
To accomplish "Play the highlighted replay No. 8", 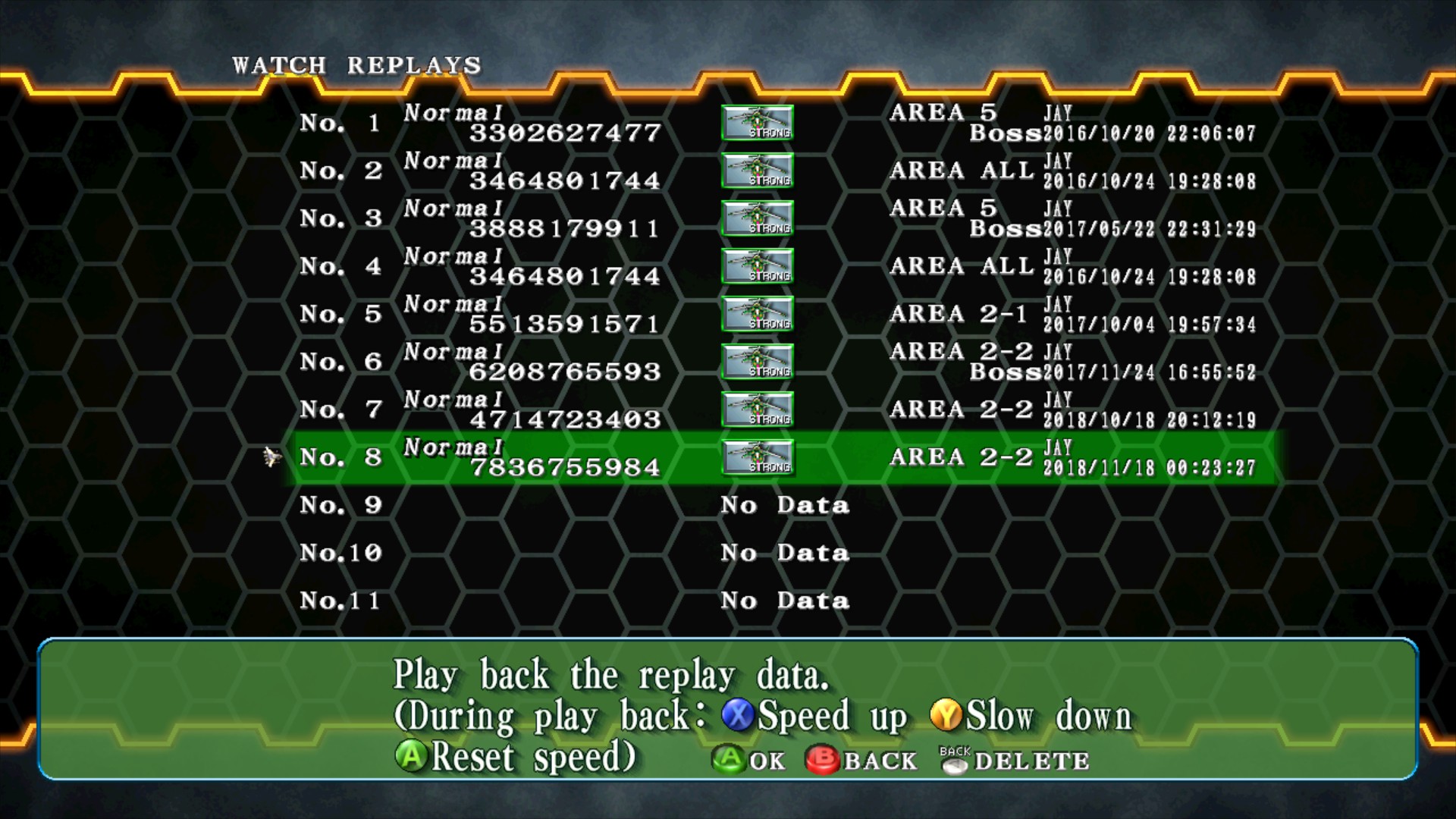I will (x=781, y=458).
